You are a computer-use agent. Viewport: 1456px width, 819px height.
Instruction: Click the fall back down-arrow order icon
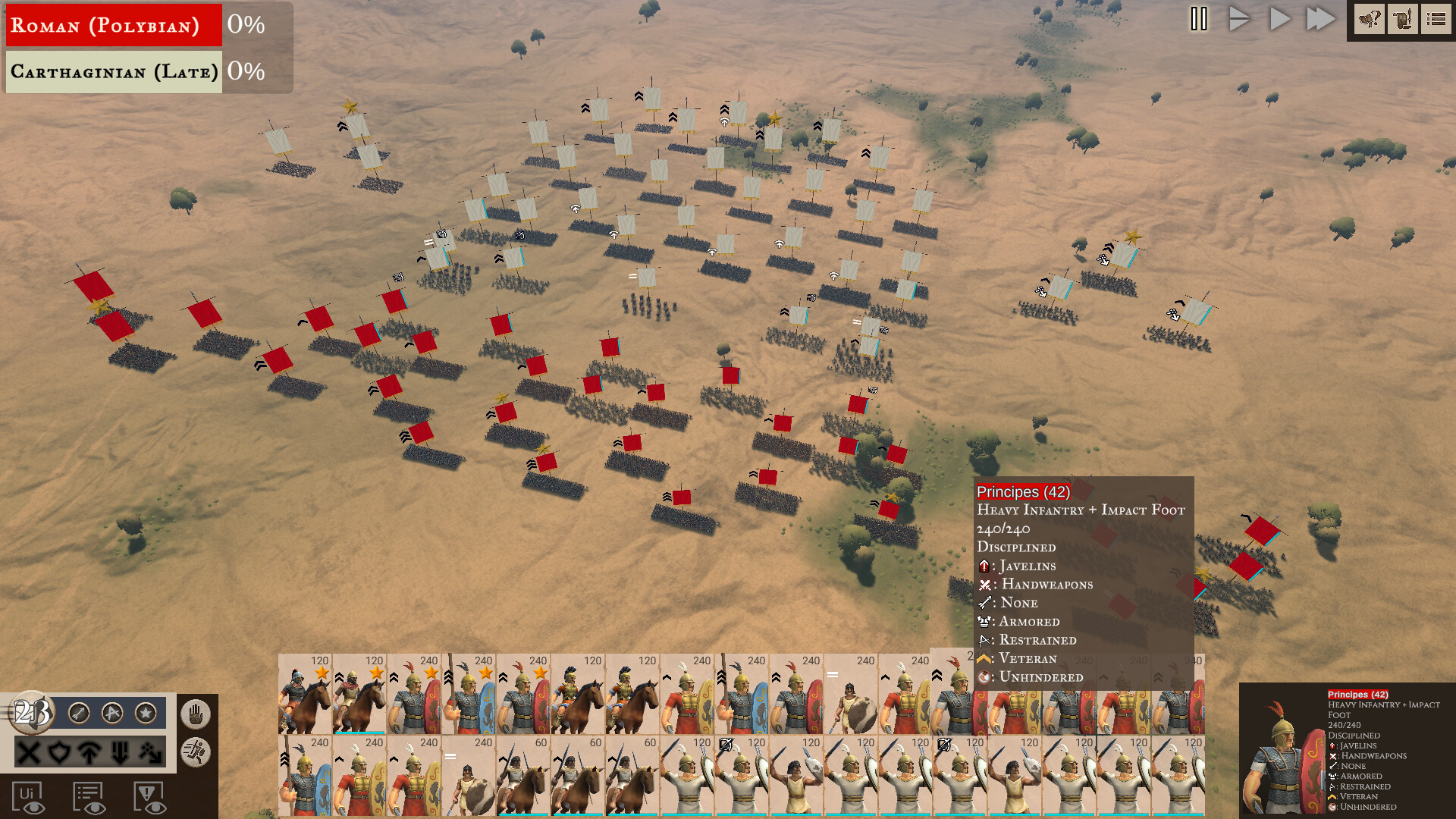pyautogui.click(x=120, y=753)
